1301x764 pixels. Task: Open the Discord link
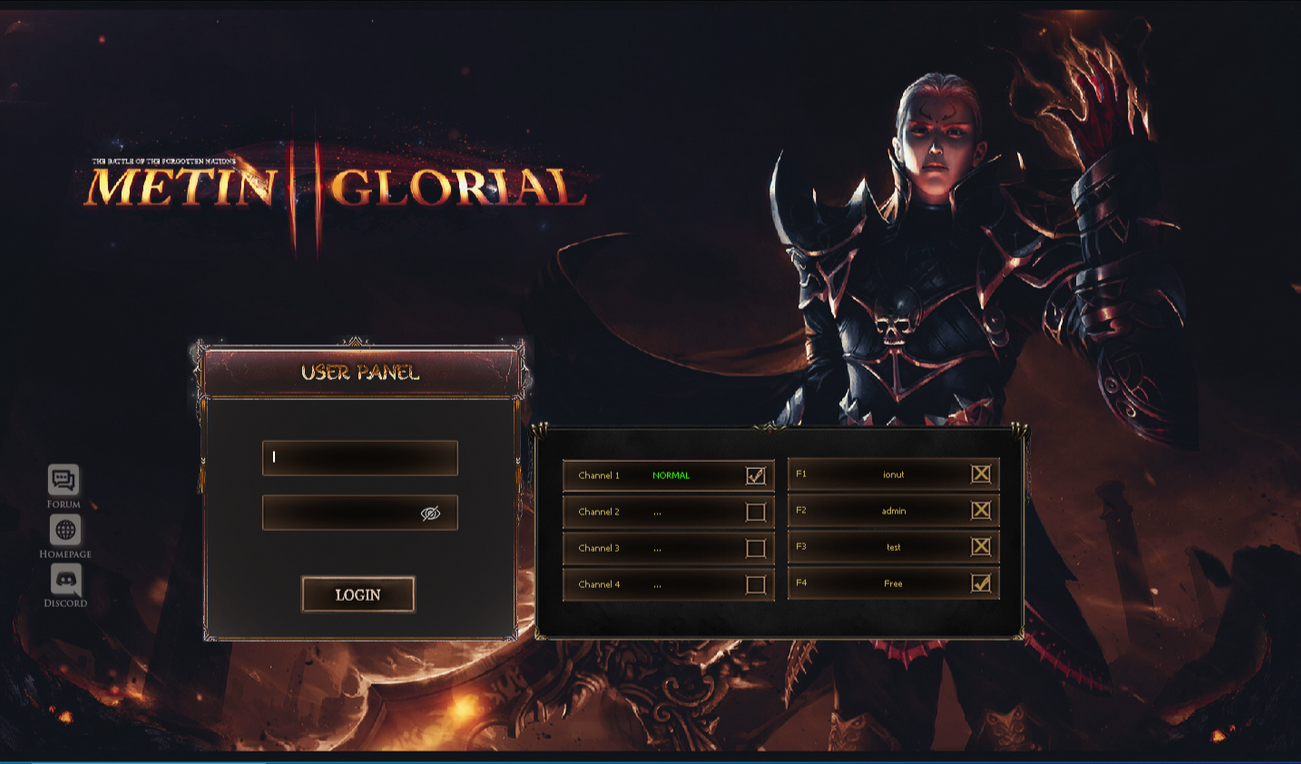click(65, 579)
